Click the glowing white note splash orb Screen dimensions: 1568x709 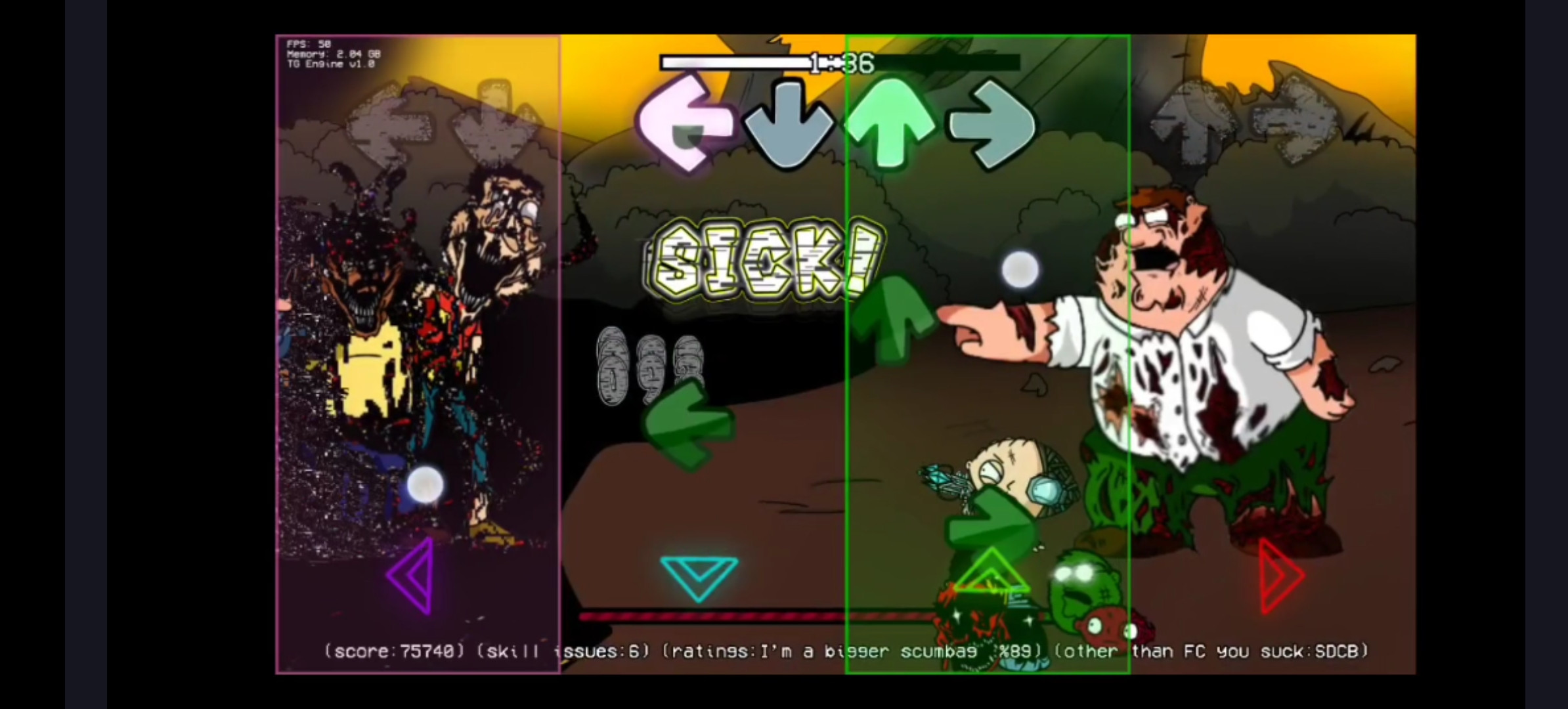[1020, 269]
